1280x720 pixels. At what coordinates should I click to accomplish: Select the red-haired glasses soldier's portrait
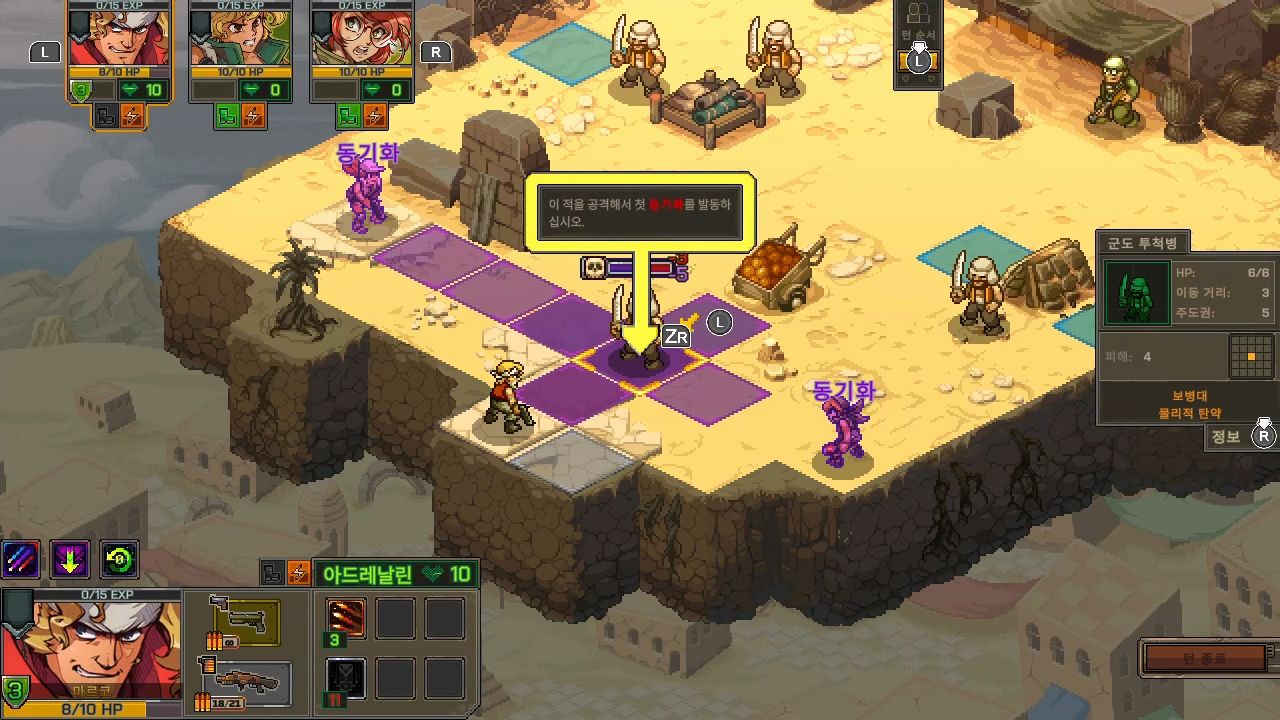pyautogui.click(x=361, y=37)
